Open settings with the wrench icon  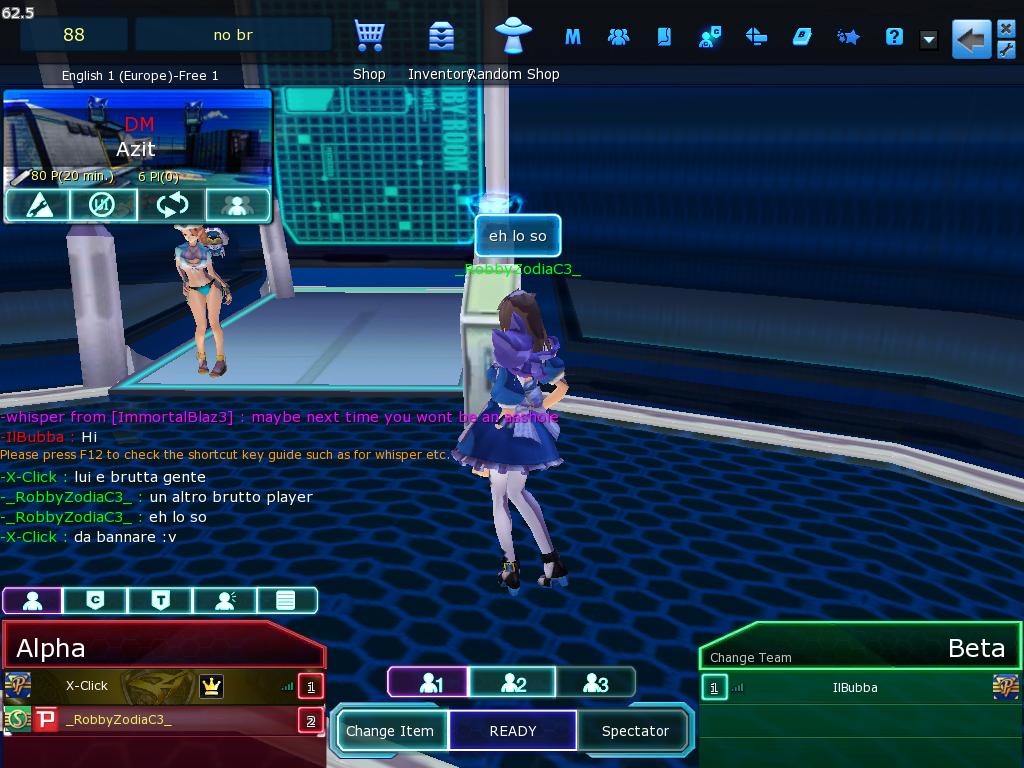pyautogui.click(x=1006, y=50)
